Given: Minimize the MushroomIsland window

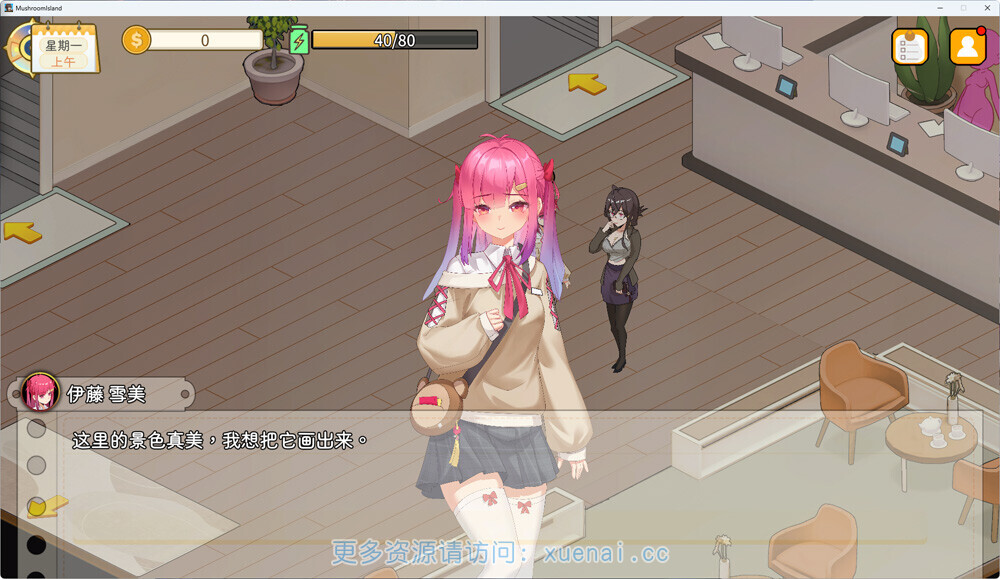Looking at the screenshot, I should pyautogui.click(x=941, y=7).
